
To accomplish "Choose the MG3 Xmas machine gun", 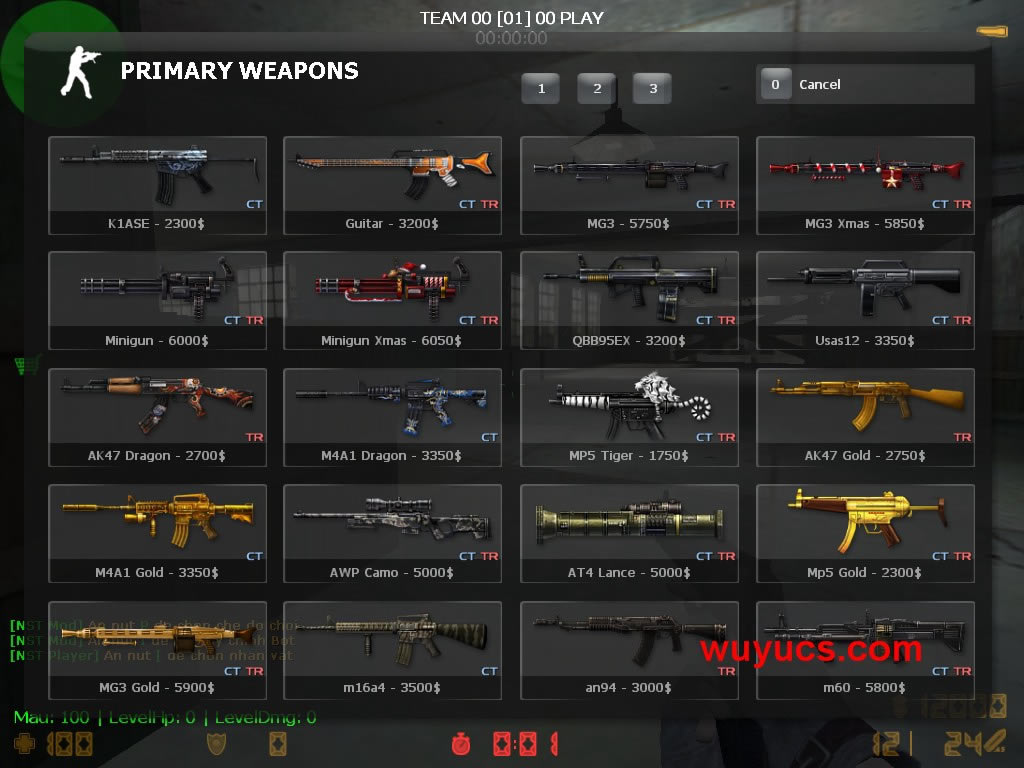I will (865, 185).
